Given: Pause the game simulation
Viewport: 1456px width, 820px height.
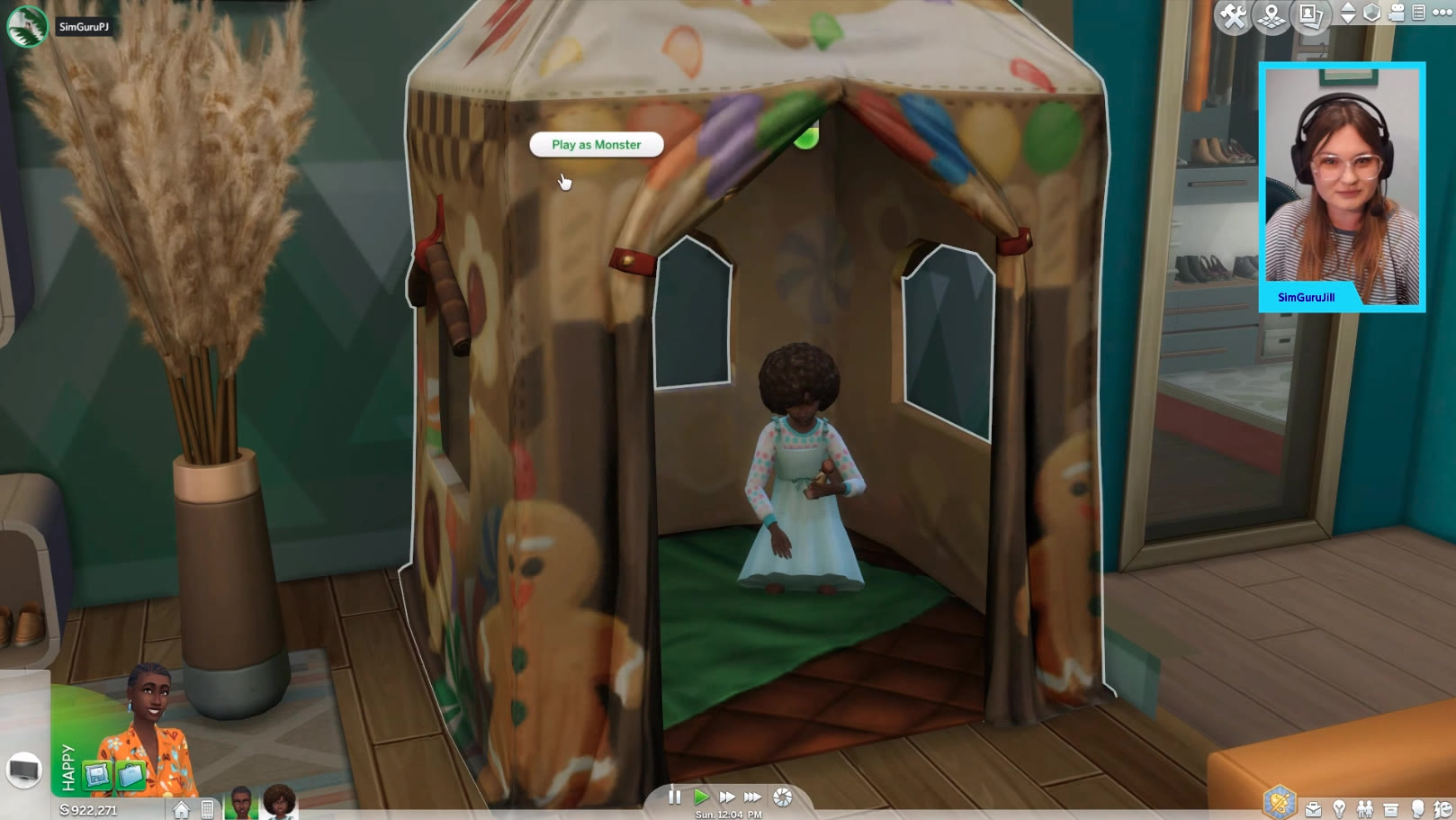Looking at the screenshot, I should click(x=674, y=797).
